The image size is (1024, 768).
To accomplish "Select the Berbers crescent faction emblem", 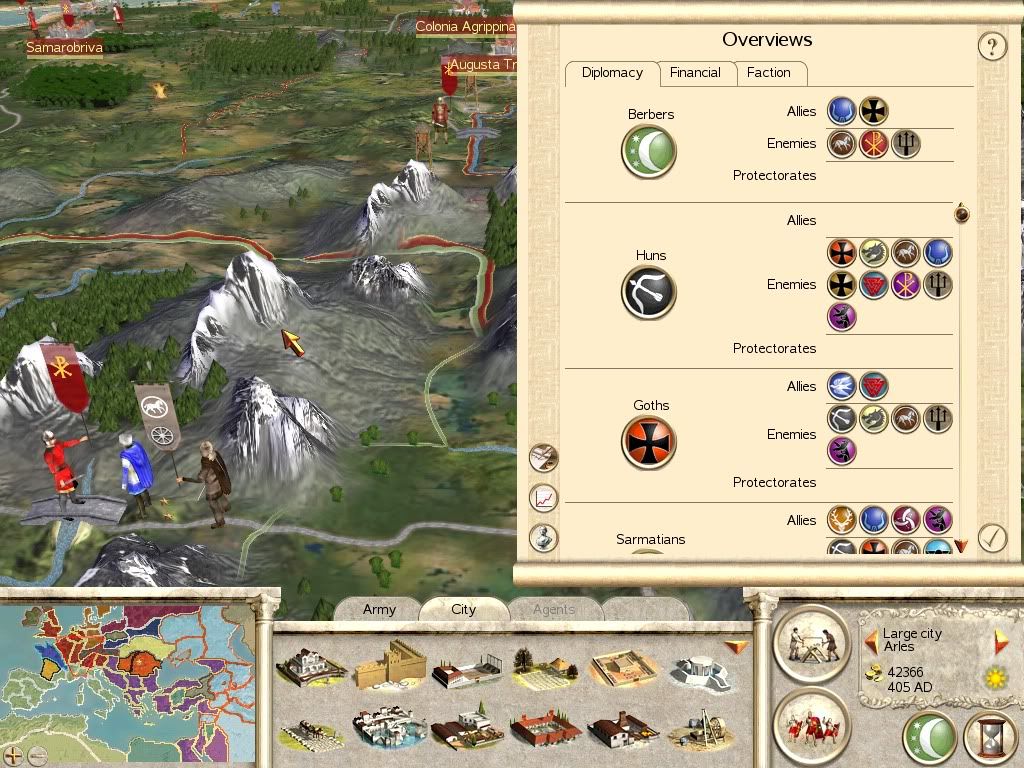I will pyautogui.click(x=649, y=152).
